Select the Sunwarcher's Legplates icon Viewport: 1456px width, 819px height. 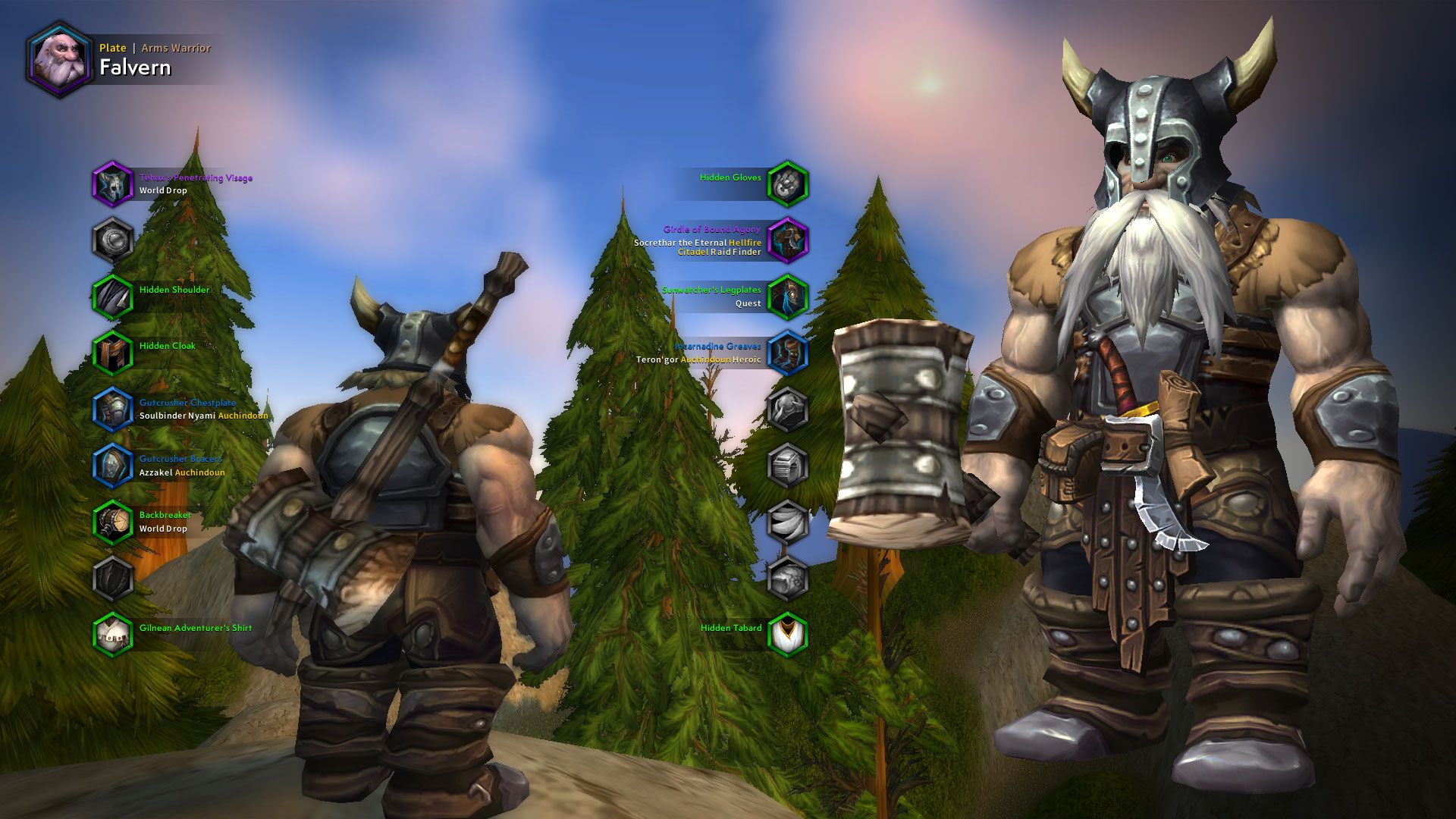pyautogui.click(x=789, y=296)
